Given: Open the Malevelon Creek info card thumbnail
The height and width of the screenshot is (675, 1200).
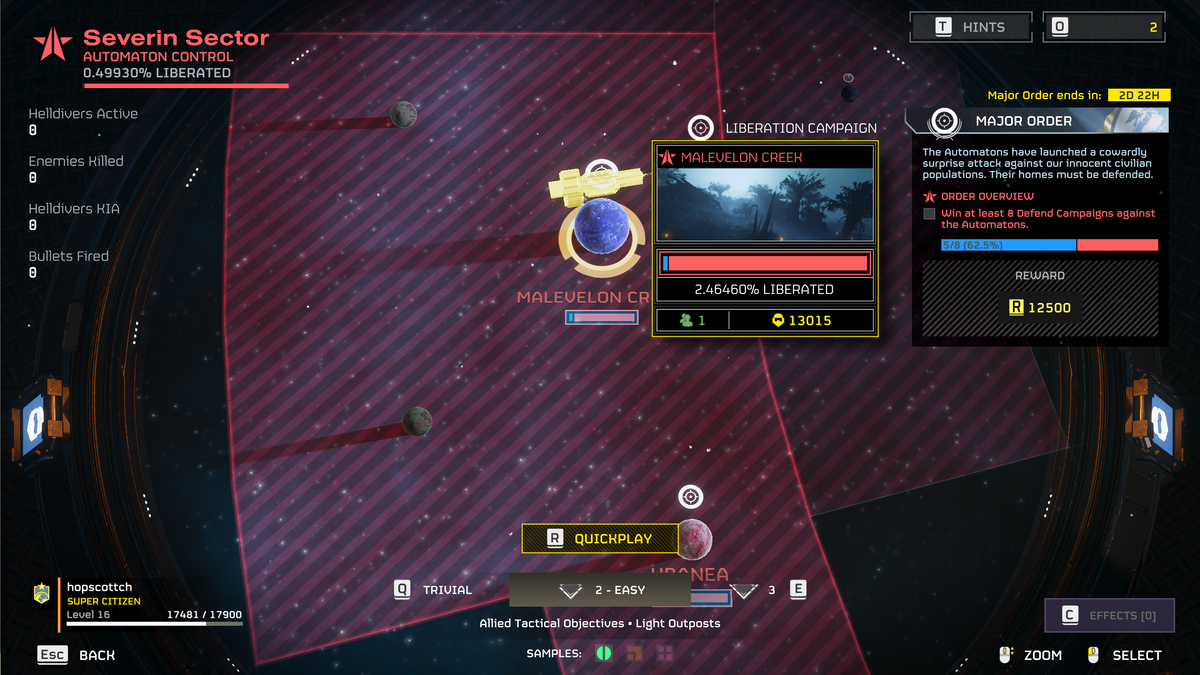Looking at the screenshot, I should coord(765,205).
